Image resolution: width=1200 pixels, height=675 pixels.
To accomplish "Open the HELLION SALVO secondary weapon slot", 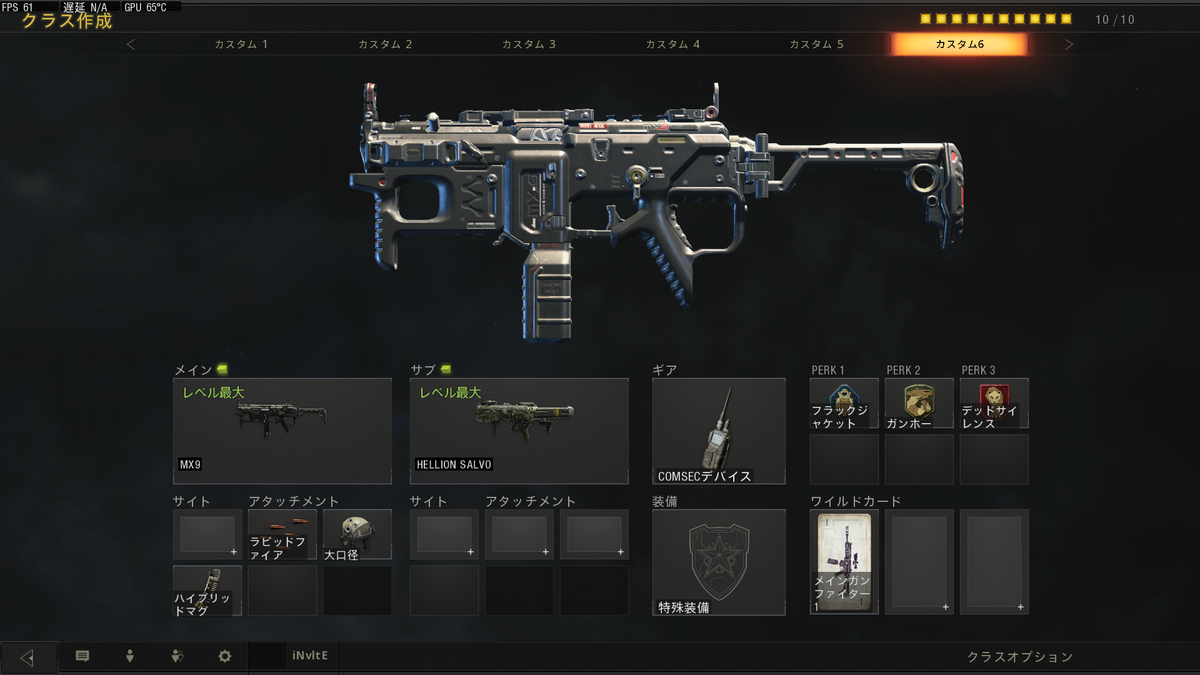I will point(519,431).
